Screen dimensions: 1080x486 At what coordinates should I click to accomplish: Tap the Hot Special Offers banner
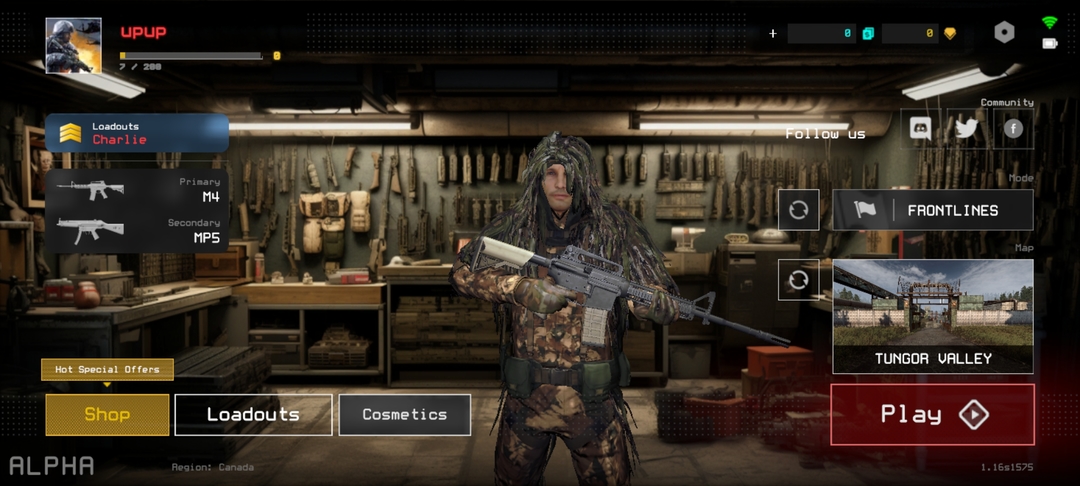pyautogui.click(x=107, y=369)
